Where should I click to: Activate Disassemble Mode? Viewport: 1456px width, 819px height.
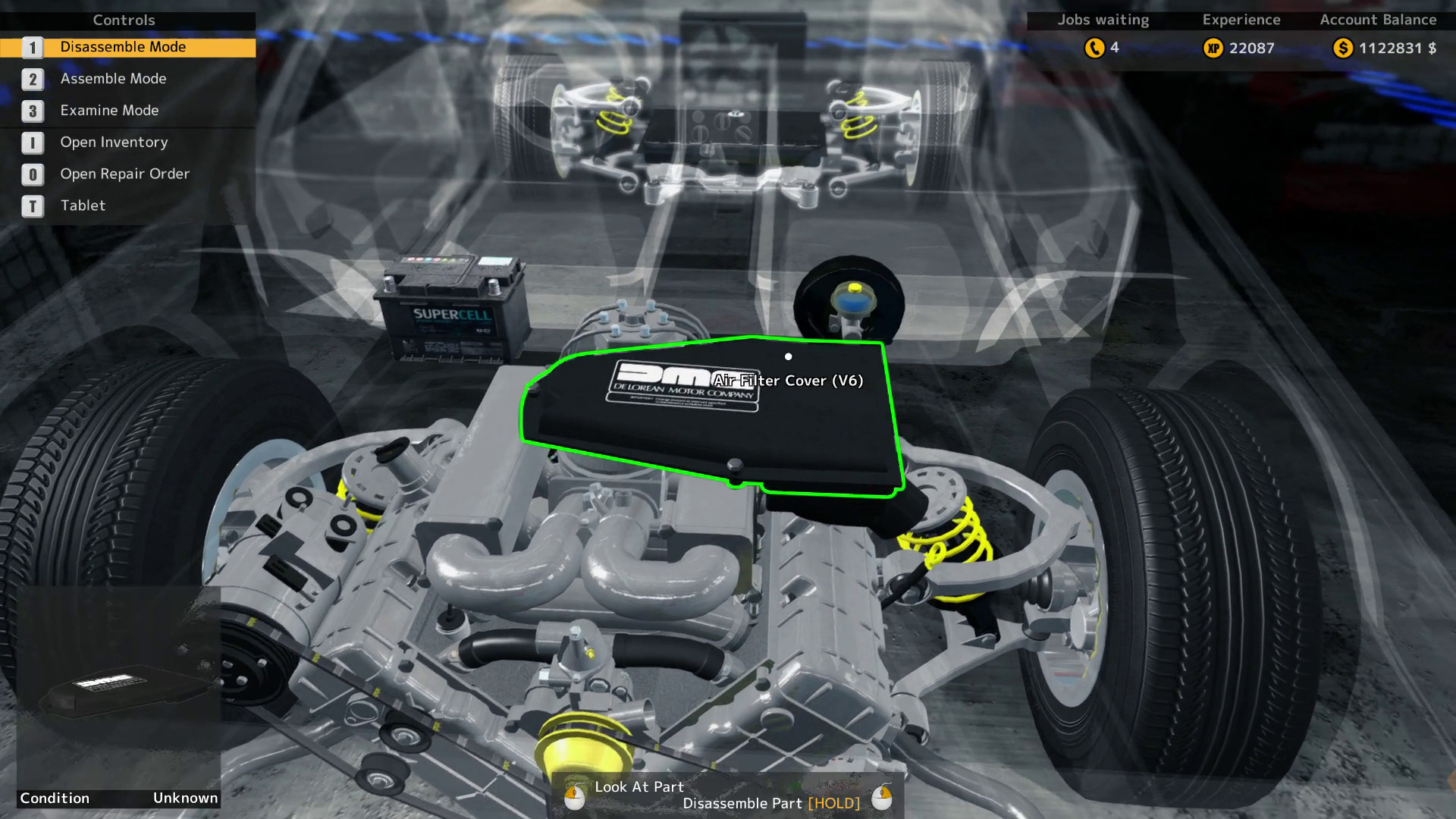tap(123, 47)
